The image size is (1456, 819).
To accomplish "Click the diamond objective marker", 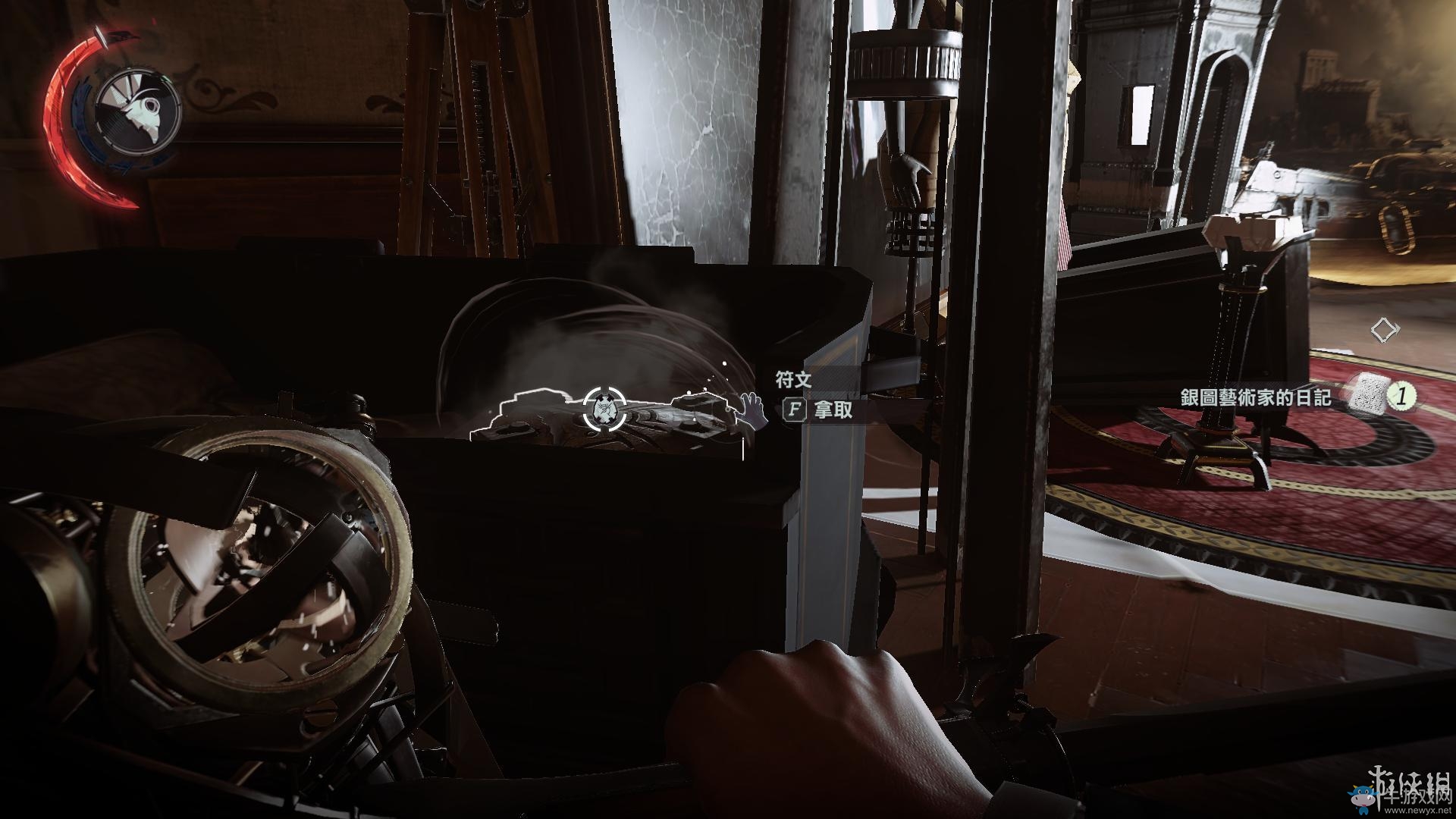I will [x=1385, y=330].
